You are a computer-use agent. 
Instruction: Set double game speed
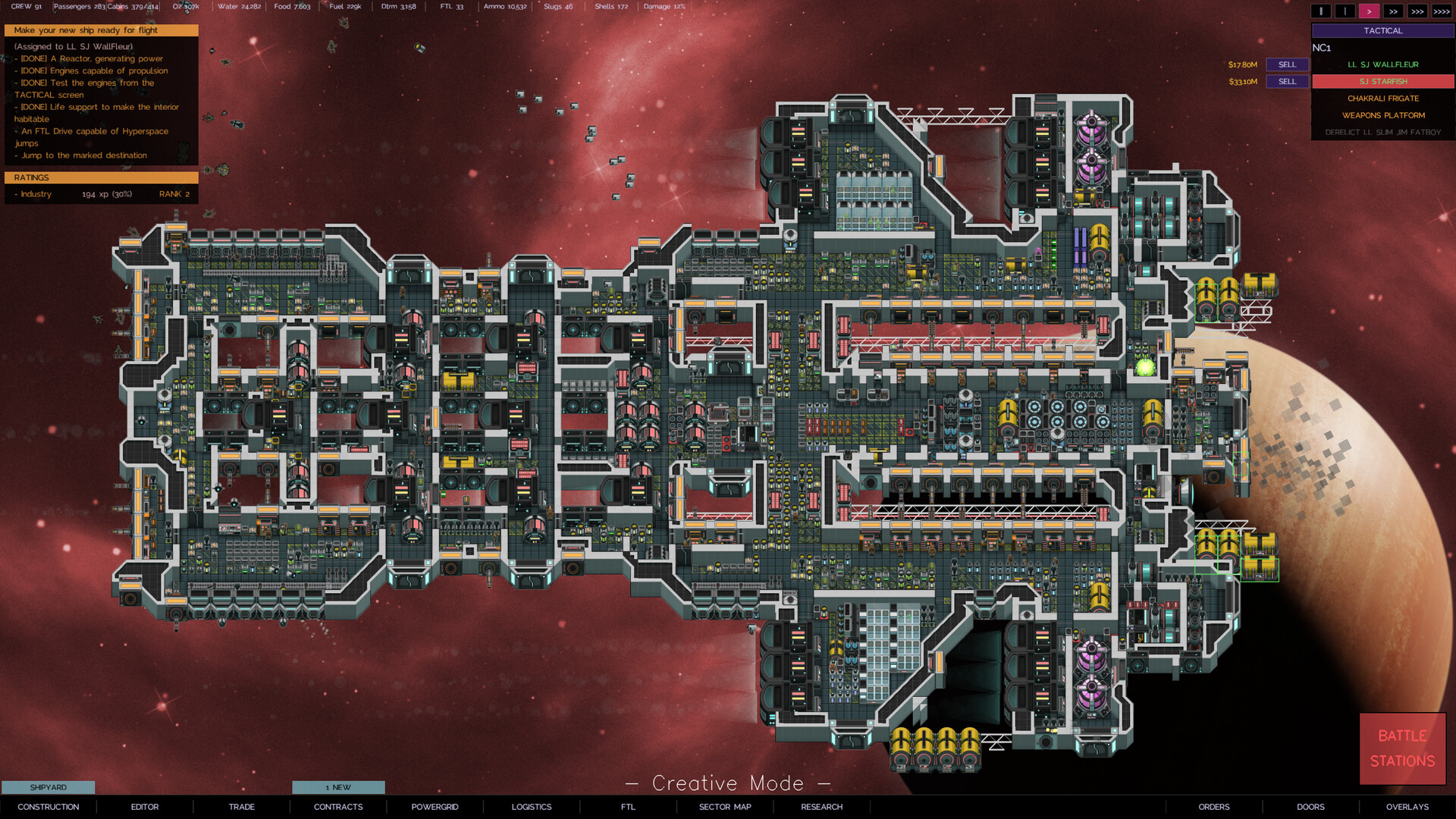(1394, 11)
